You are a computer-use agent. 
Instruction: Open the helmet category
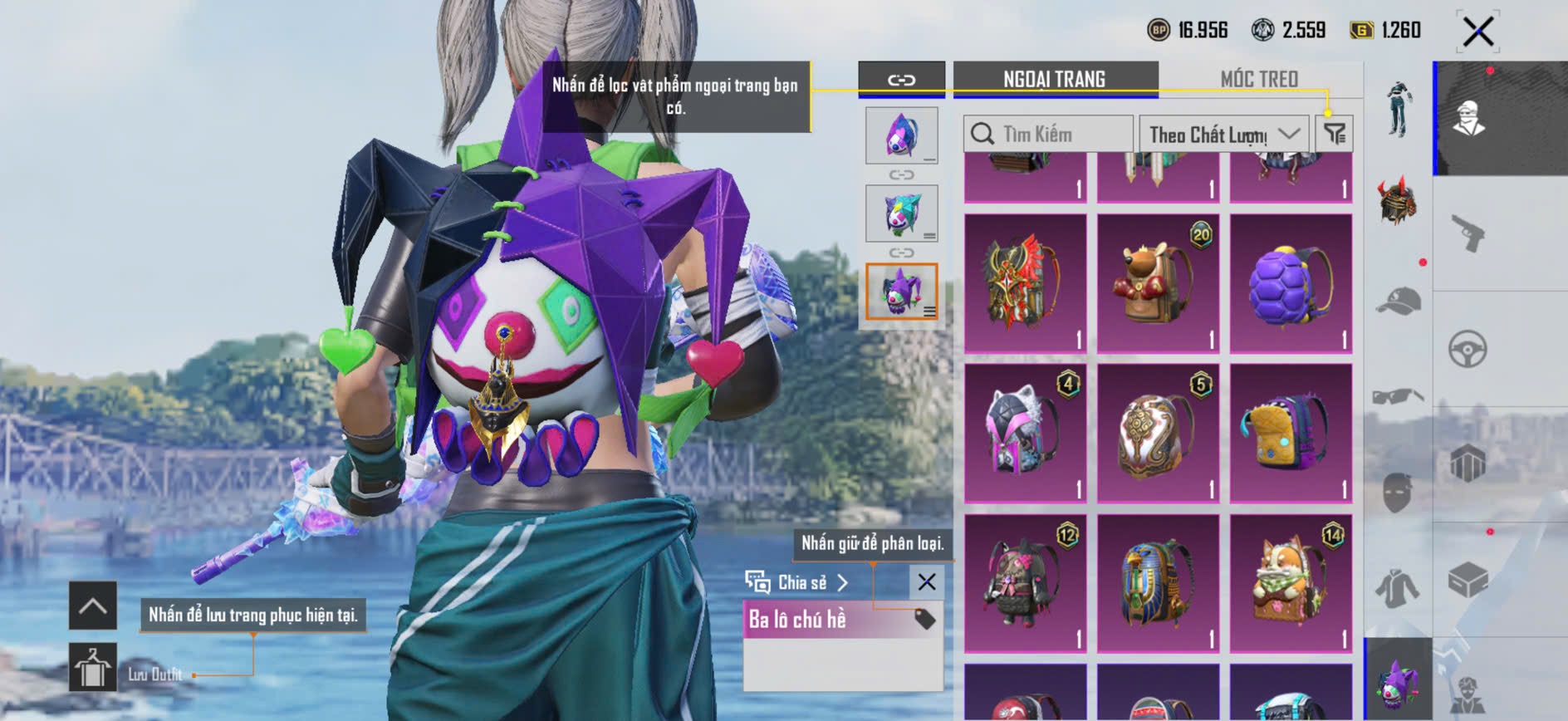click(1398, 200)
